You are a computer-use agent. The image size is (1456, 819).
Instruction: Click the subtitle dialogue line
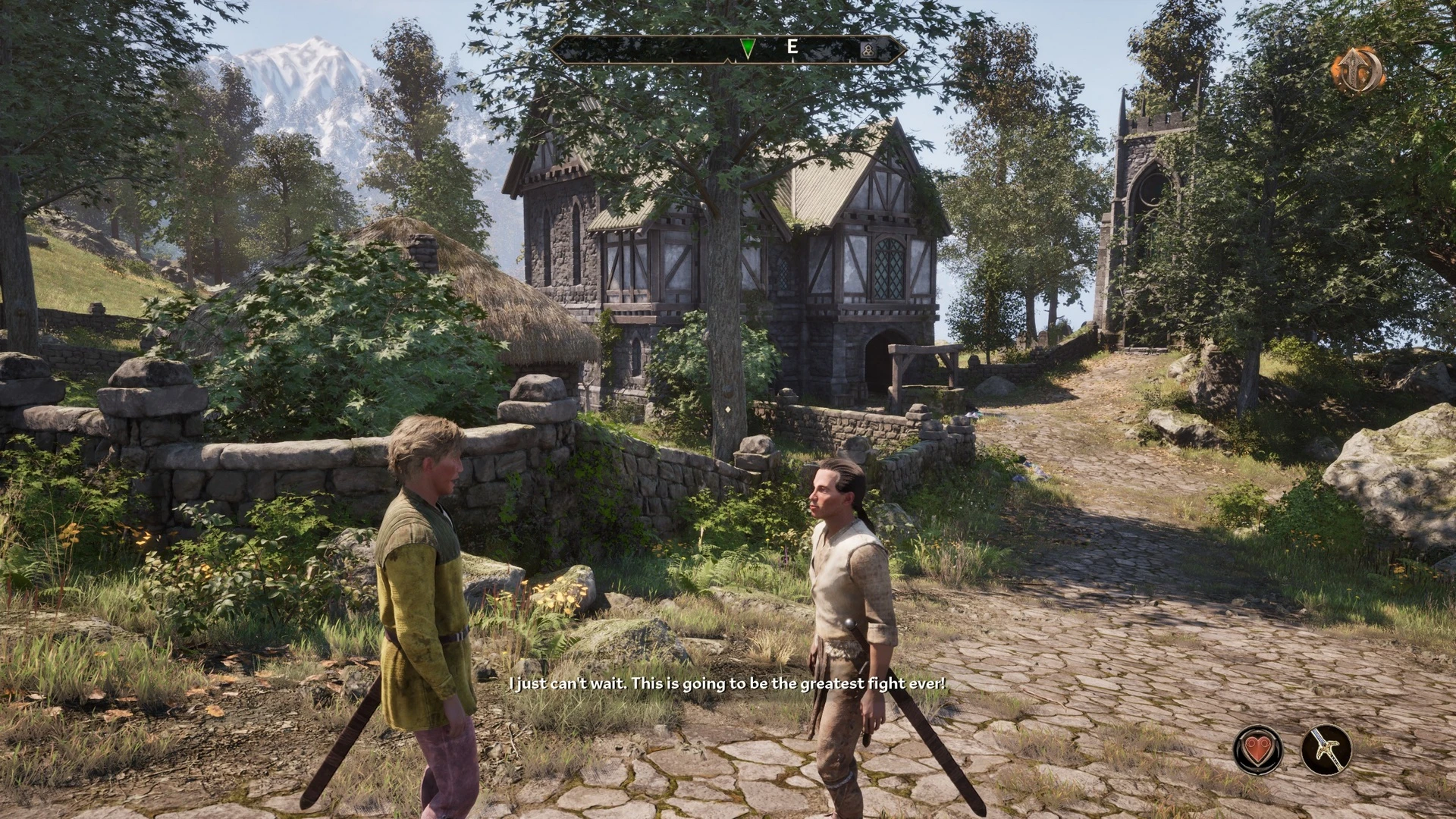(728, 683)
